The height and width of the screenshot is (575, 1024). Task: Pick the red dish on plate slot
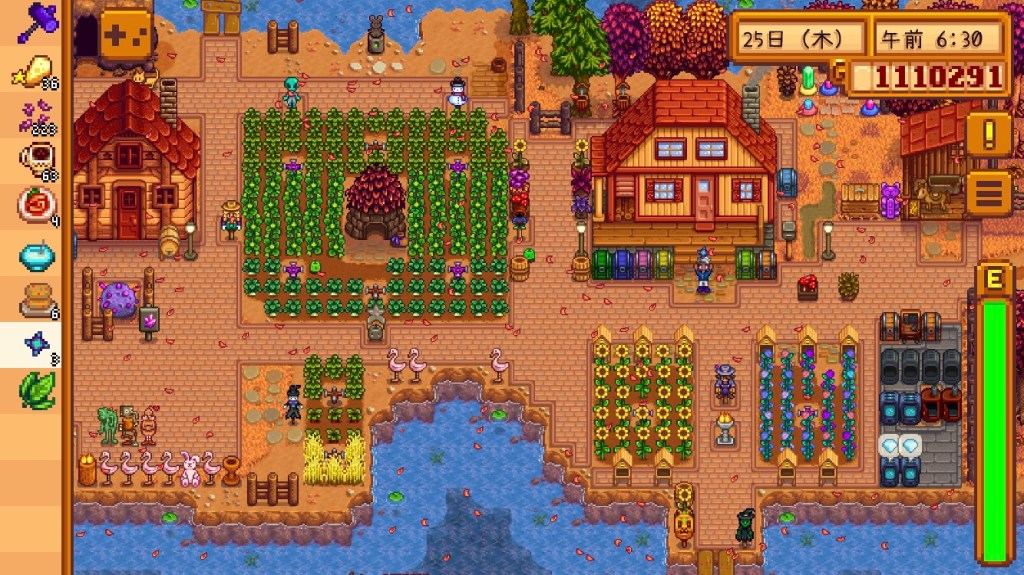[34, 206]
